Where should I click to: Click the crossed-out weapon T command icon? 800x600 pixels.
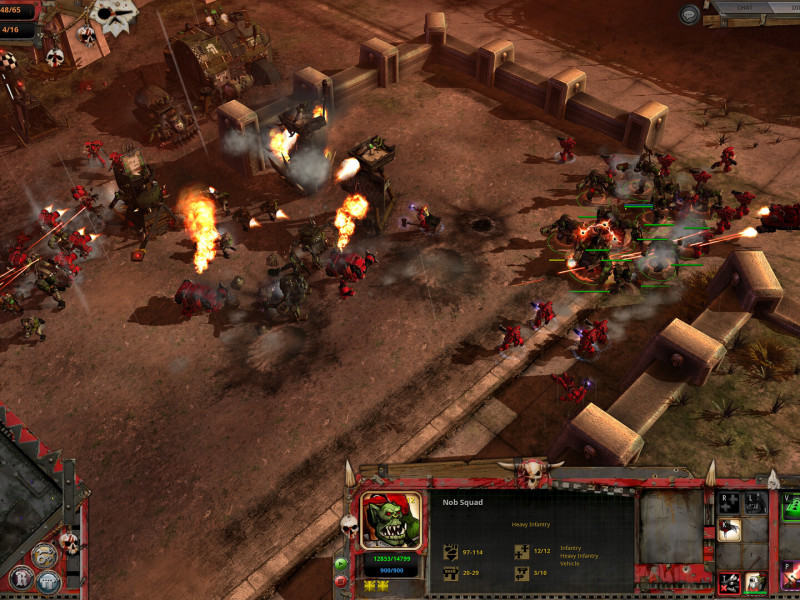729,582
